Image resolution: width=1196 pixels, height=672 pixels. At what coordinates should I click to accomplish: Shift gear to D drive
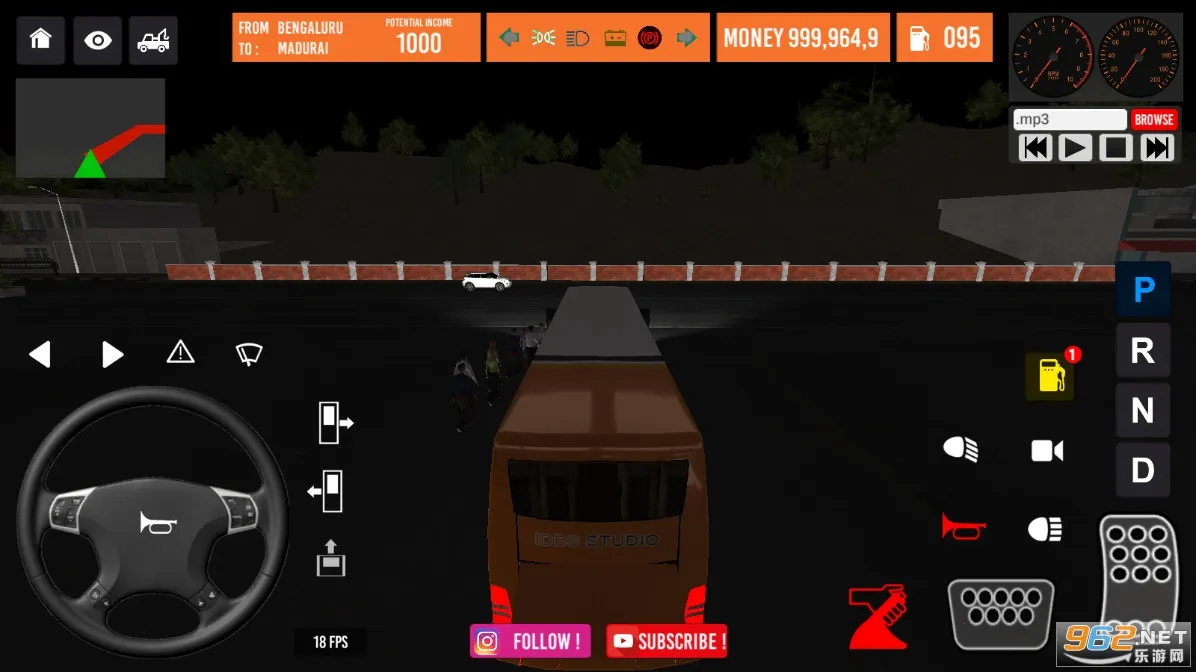pos(1142,470)
